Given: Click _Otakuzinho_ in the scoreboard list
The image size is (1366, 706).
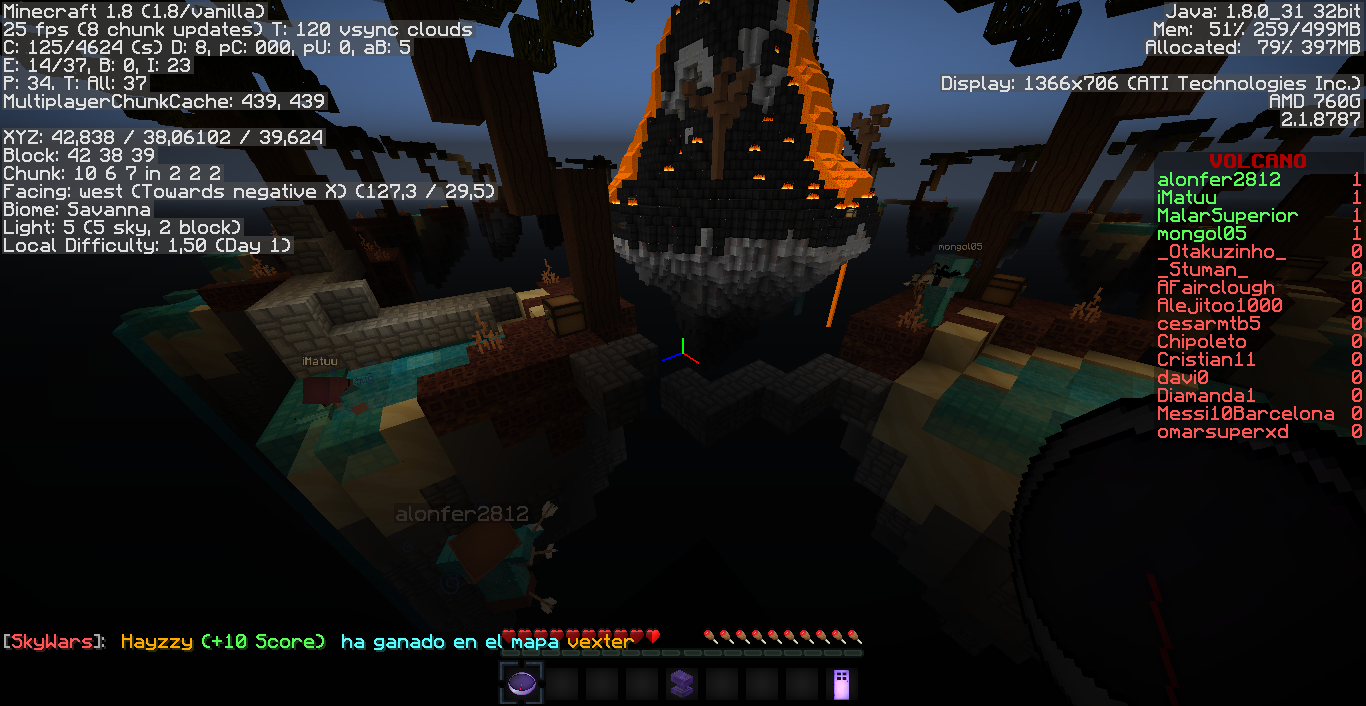Looking at the screenshot, I should click(1221, 252).
